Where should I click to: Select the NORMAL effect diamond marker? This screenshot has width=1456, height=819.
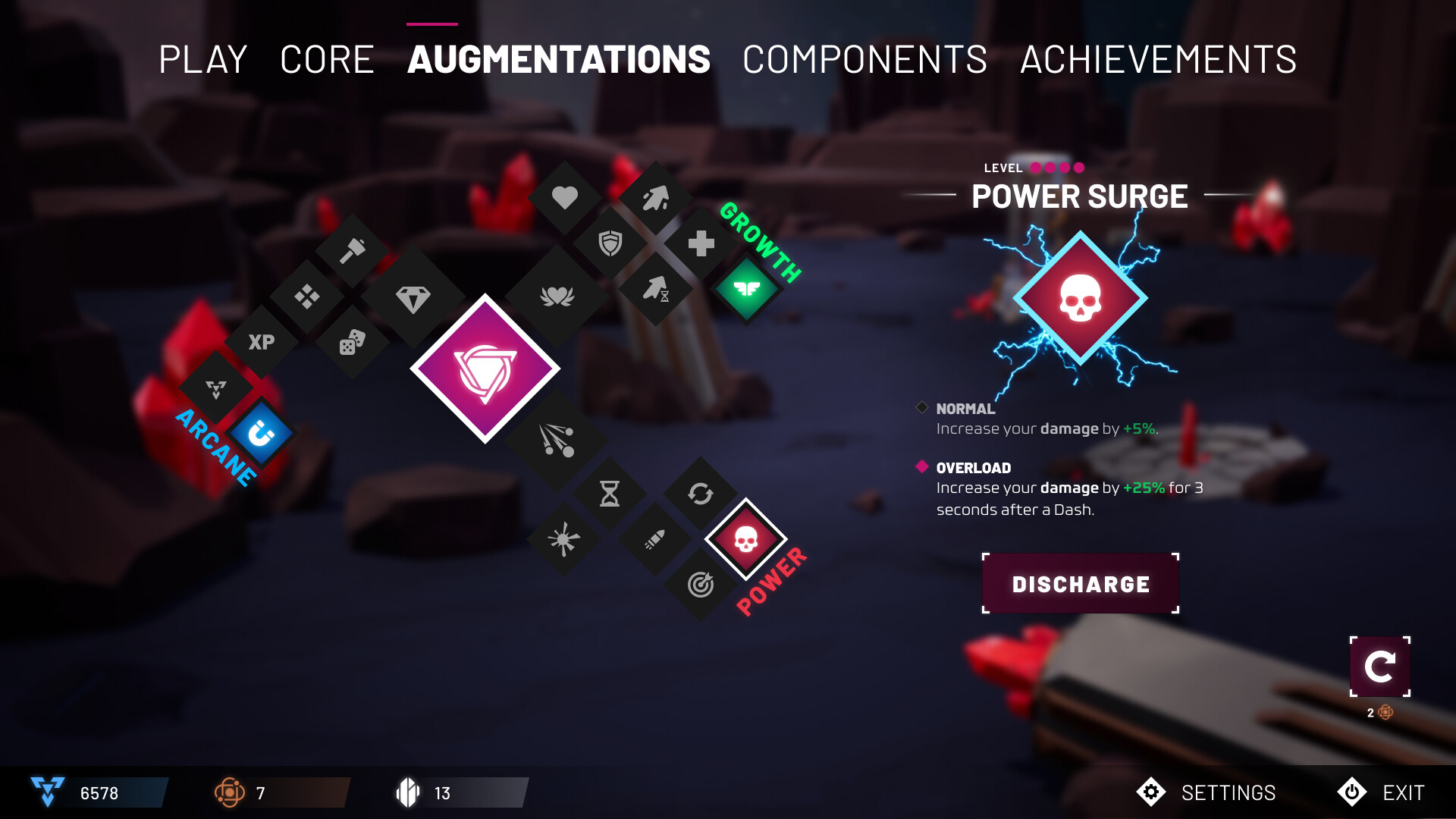[922, 408]
